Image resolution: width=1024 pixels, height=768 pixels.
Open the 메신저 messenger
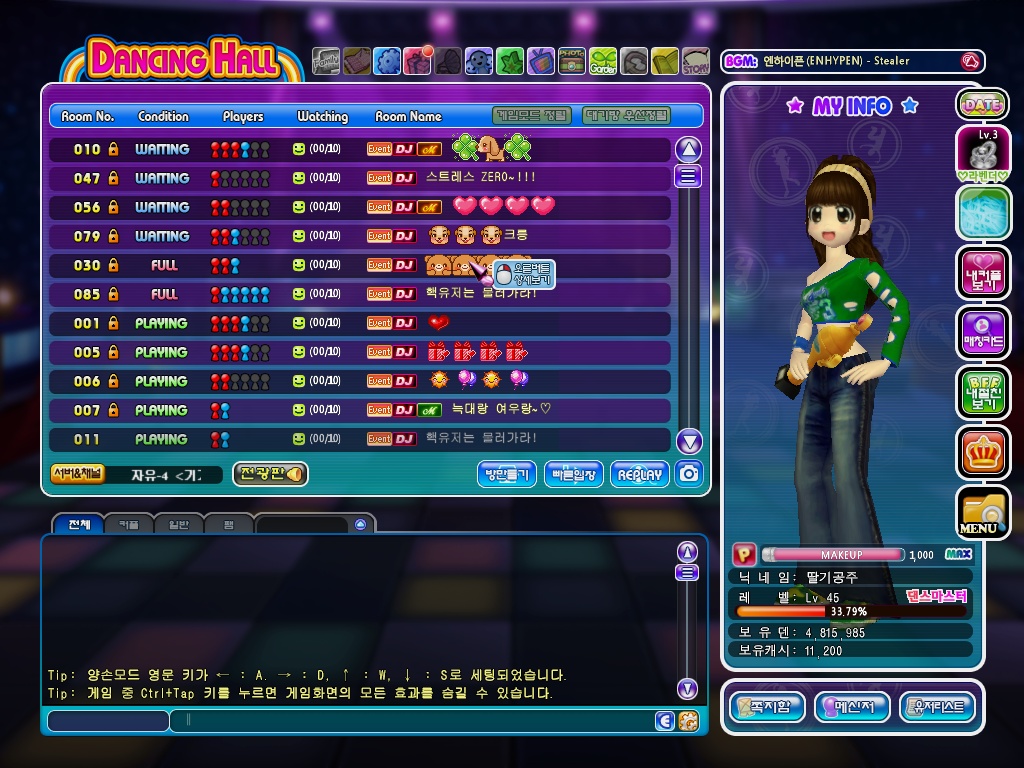(852, 707)
